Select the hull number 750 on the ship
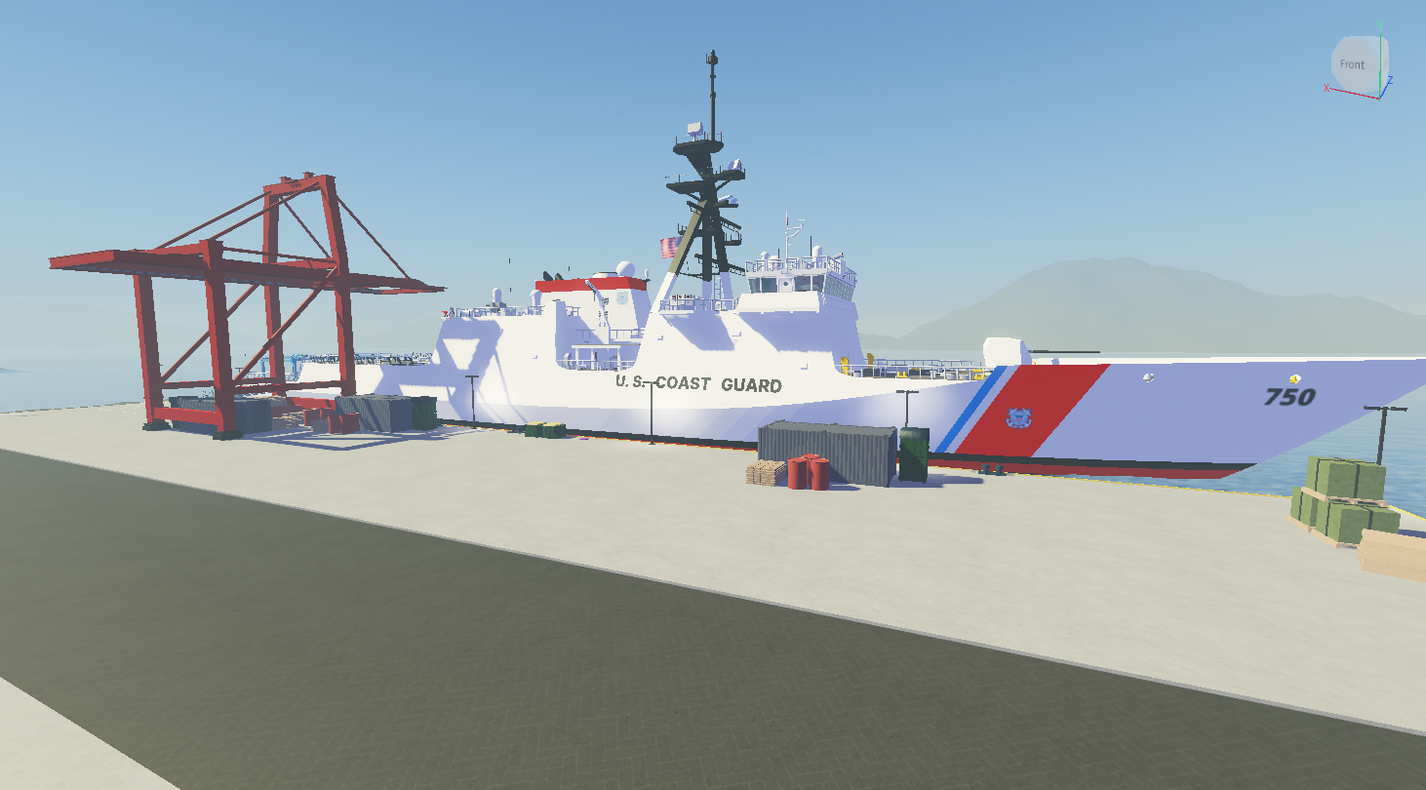 1290,396
